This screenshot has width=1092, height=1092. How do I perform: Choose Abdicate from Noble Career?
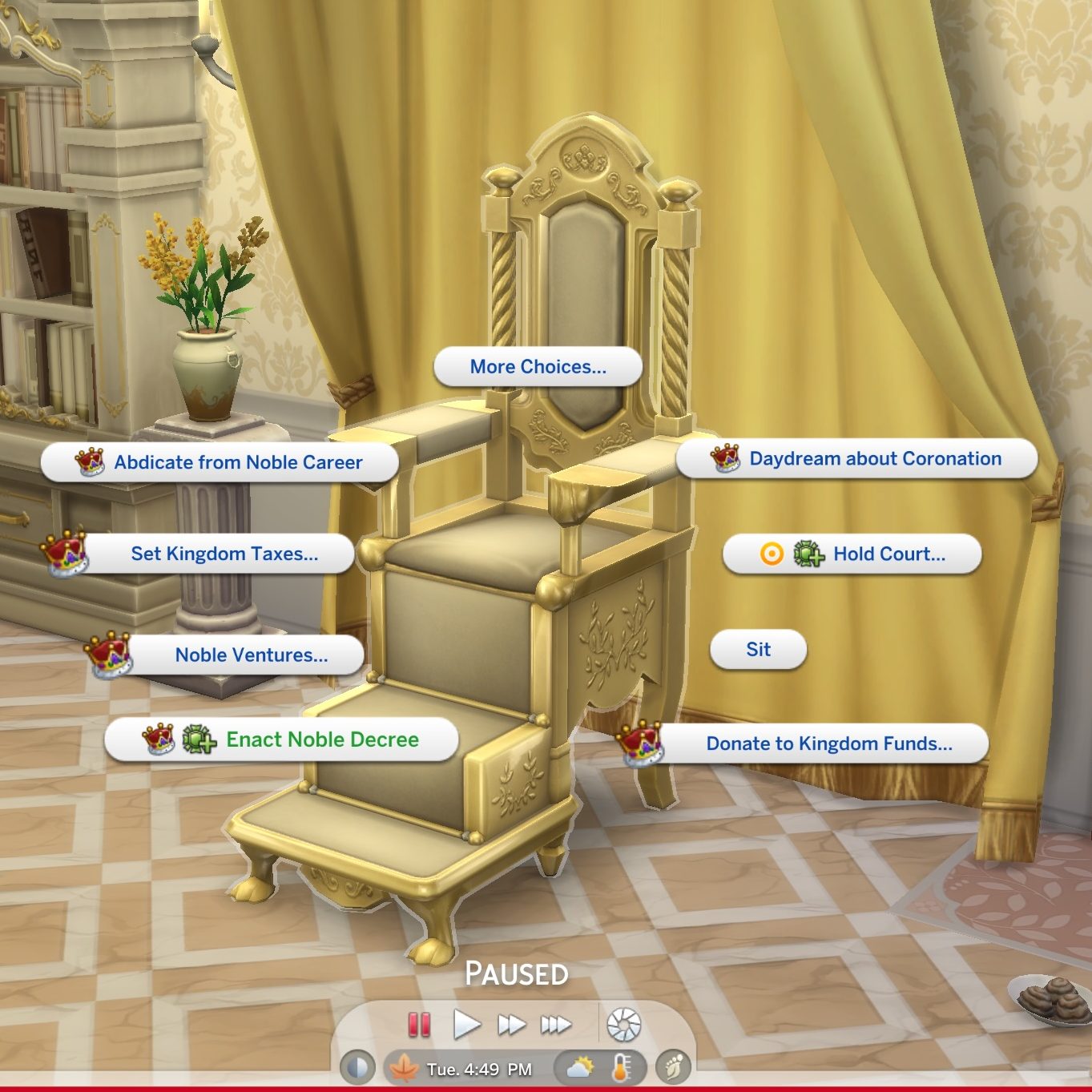(x=238, y=461)
